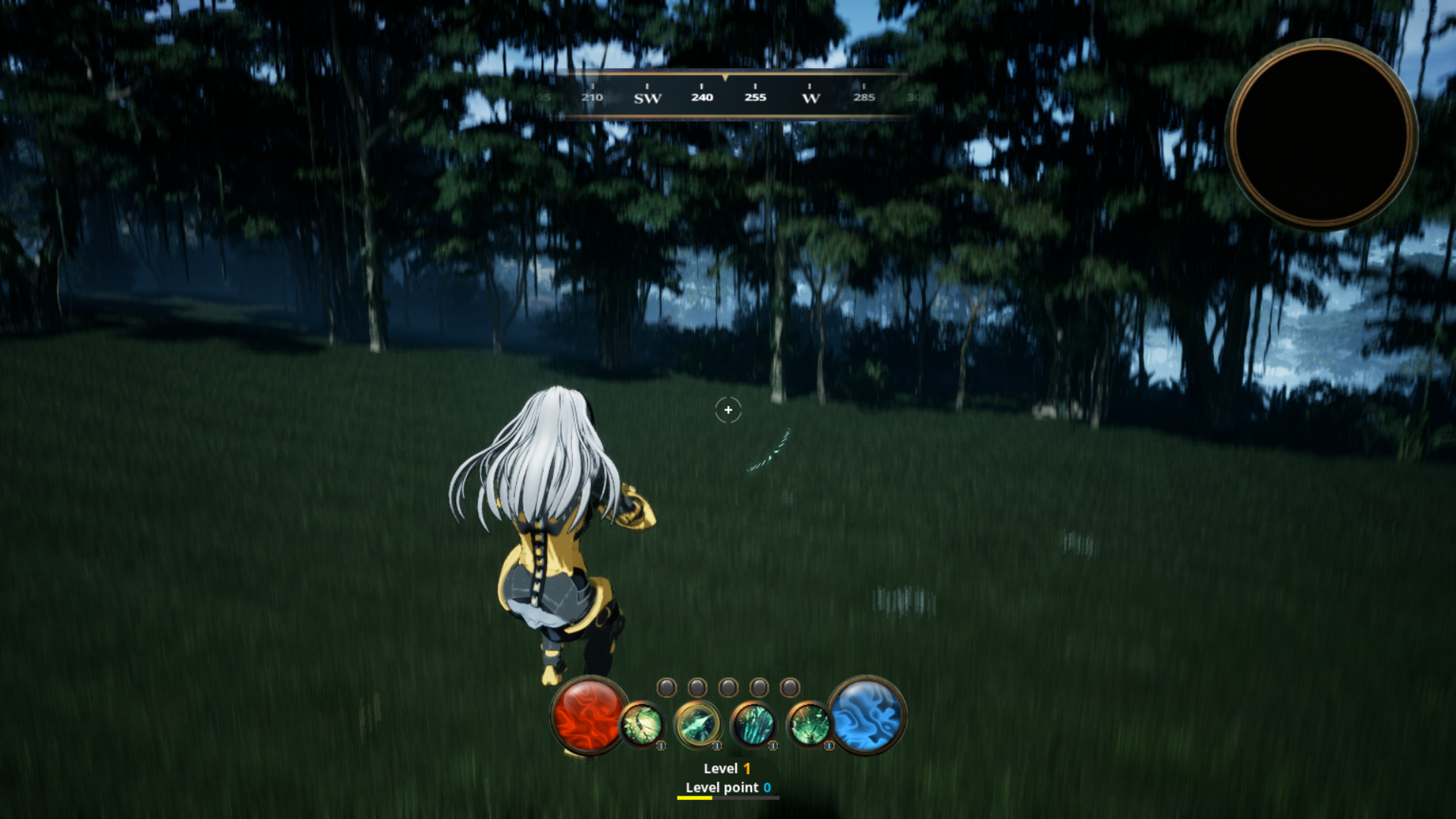Viewport: 1456px width, 819px height.
Task: Toggle the last empty ability slot
Action: pos(791,688)
